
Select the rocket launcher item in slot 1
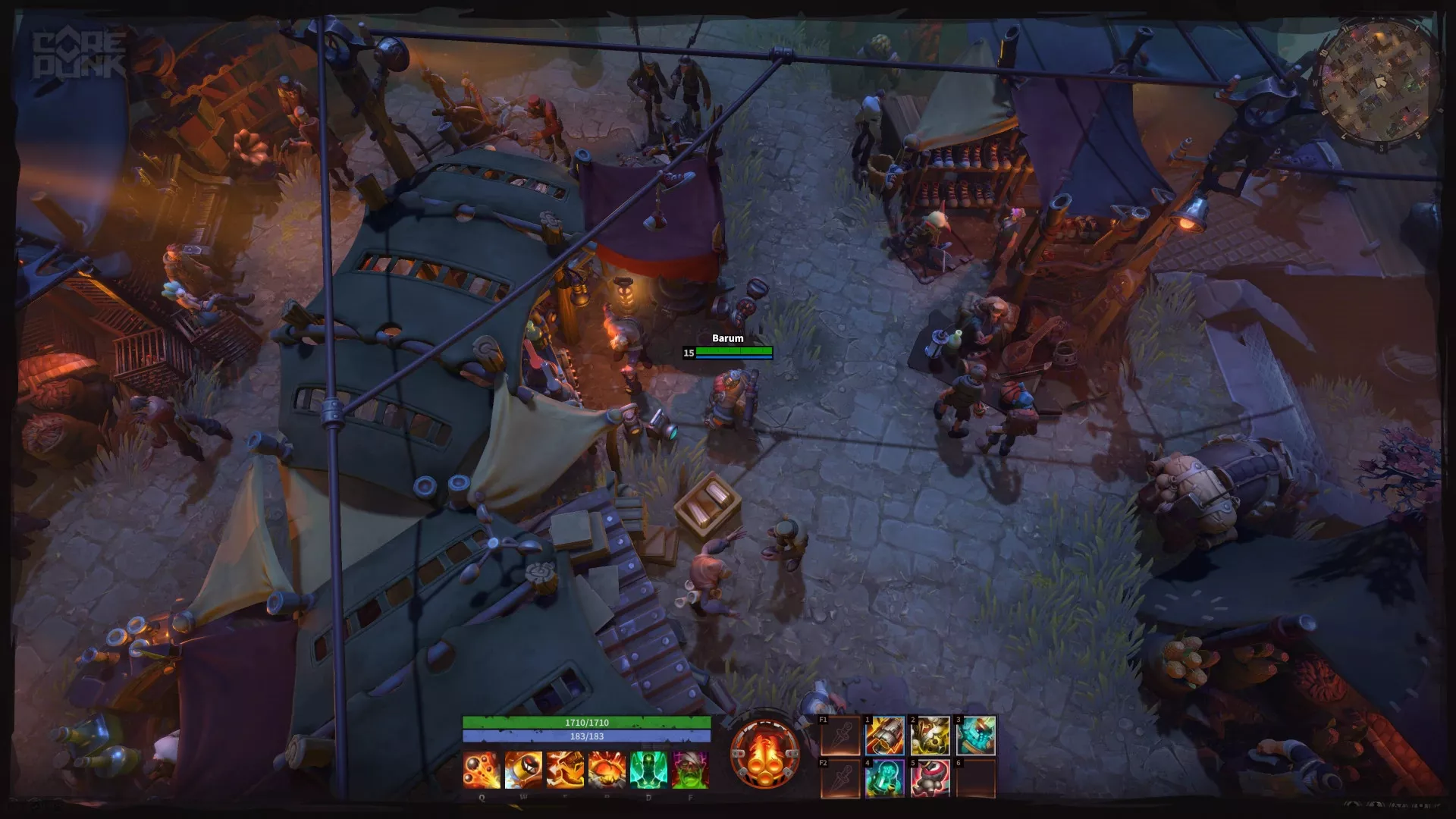click(885, 736)
